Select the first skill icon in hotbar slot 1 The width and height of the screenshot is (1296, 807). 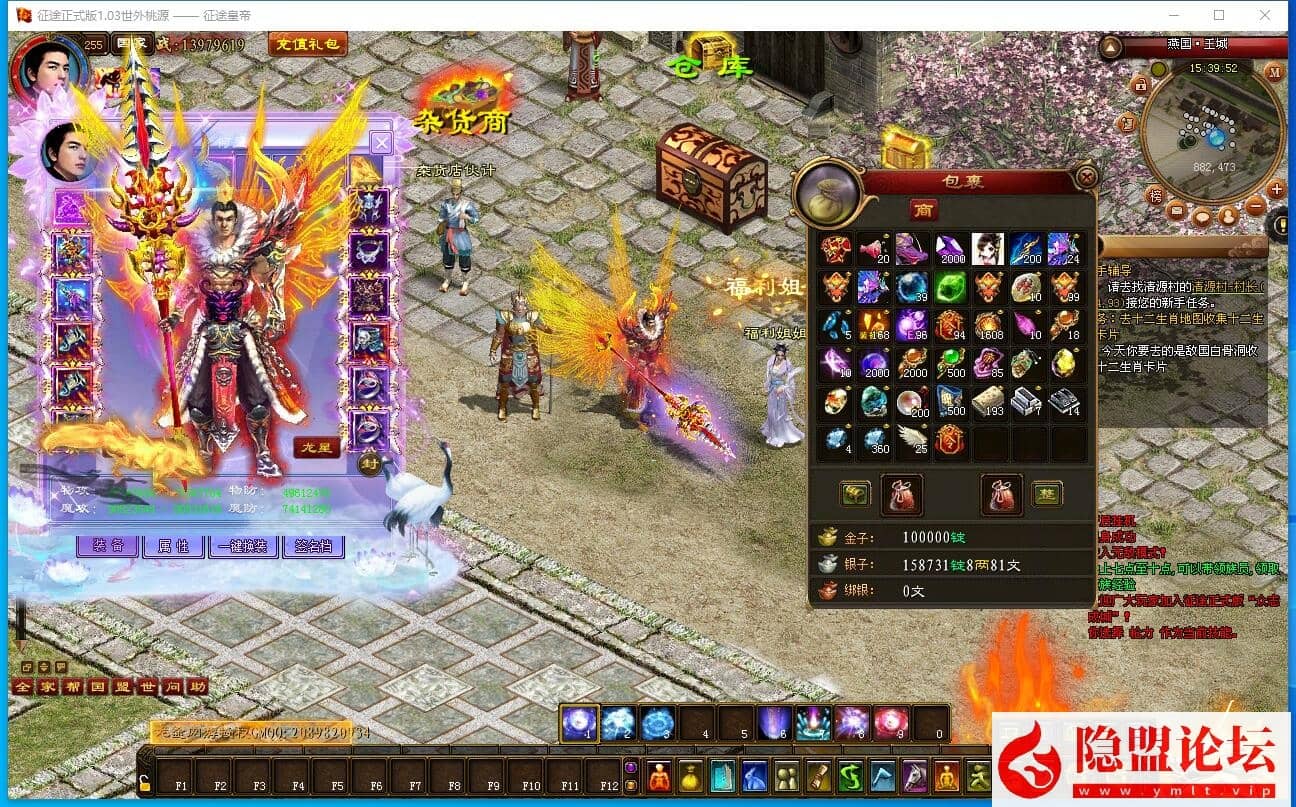click(579, 722)
